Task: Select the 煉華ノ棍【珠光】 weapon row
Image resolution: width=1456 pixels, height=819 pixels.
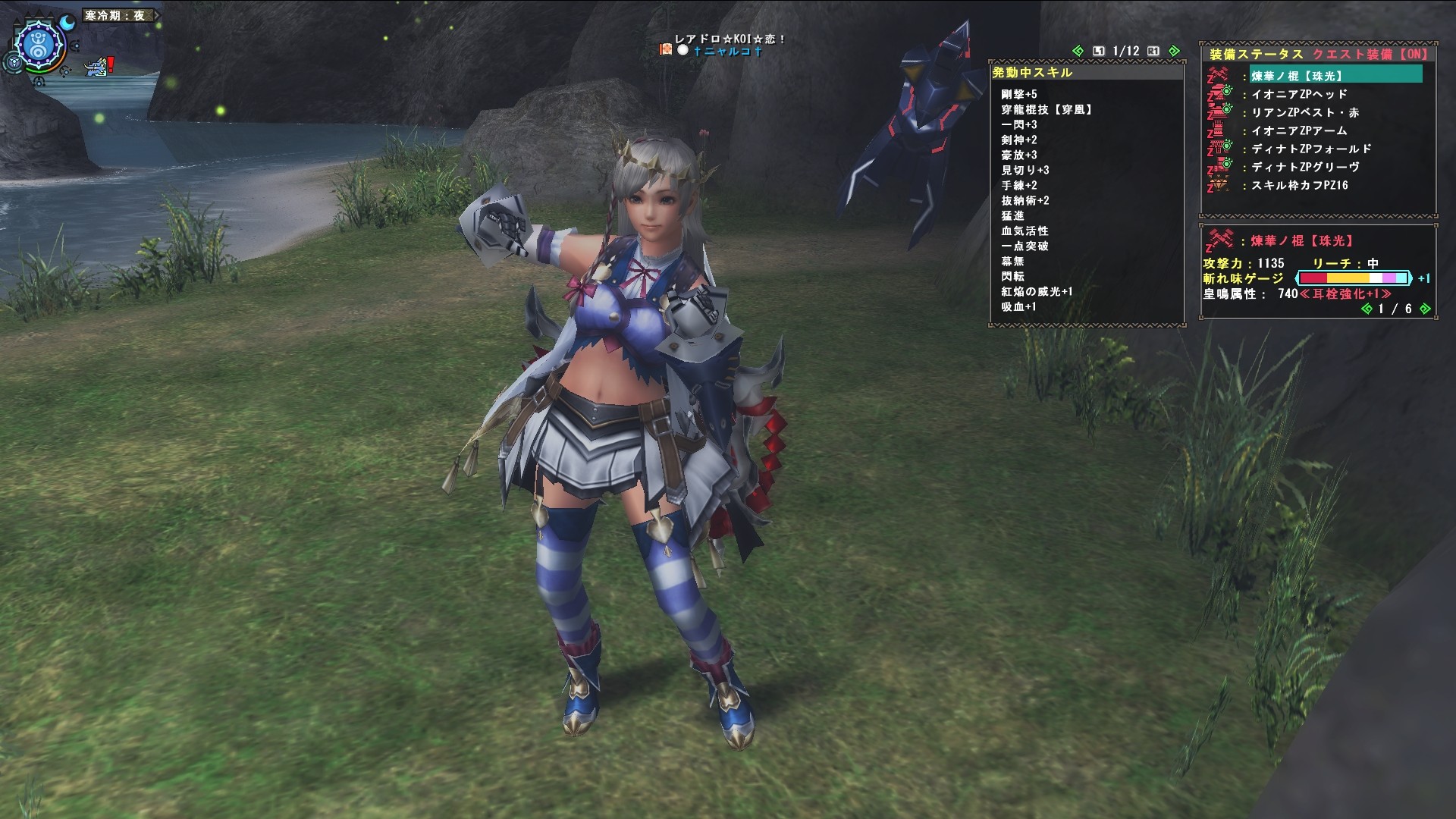Action: tap(1297, 76)
